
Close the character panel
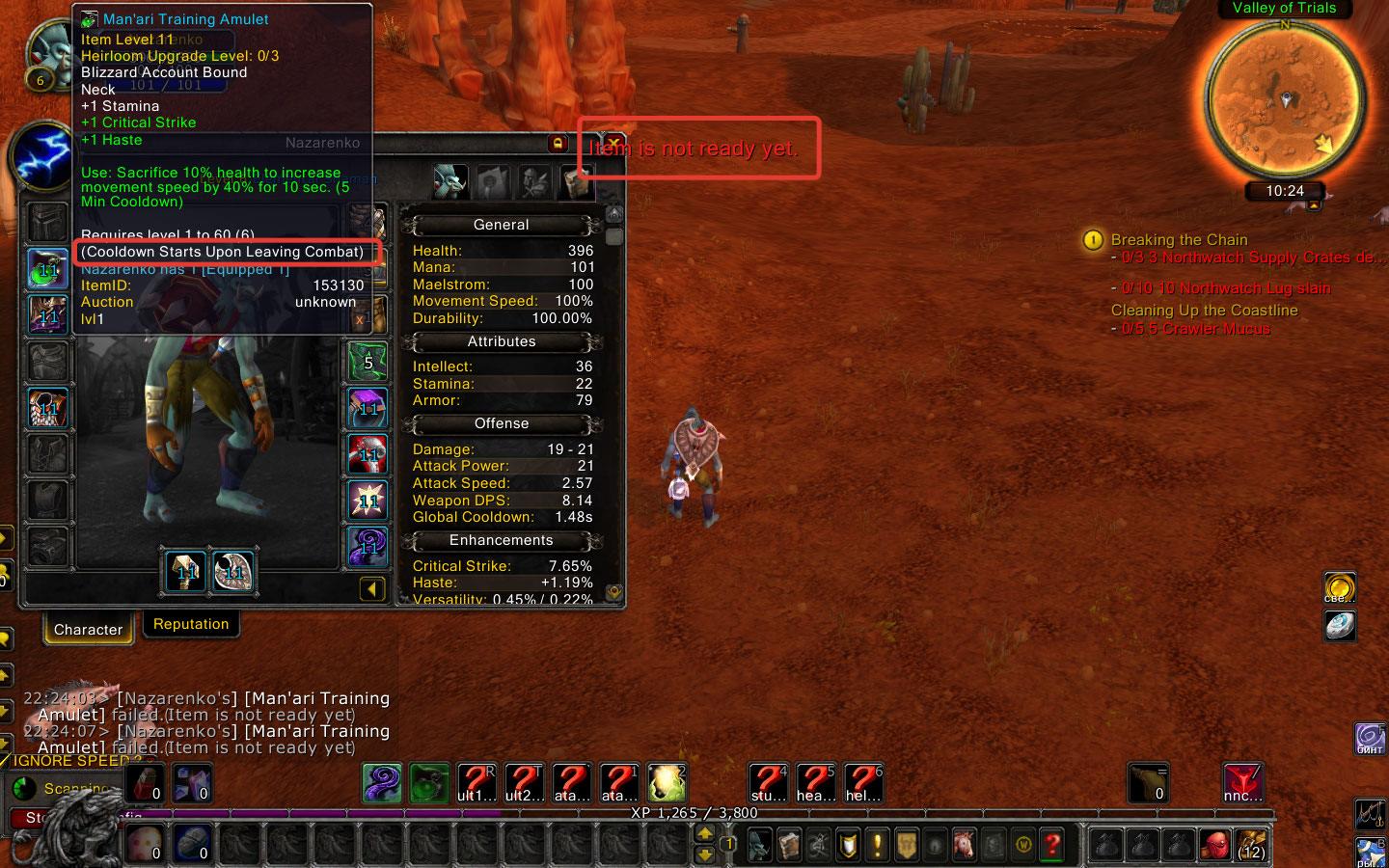[613, 144]
